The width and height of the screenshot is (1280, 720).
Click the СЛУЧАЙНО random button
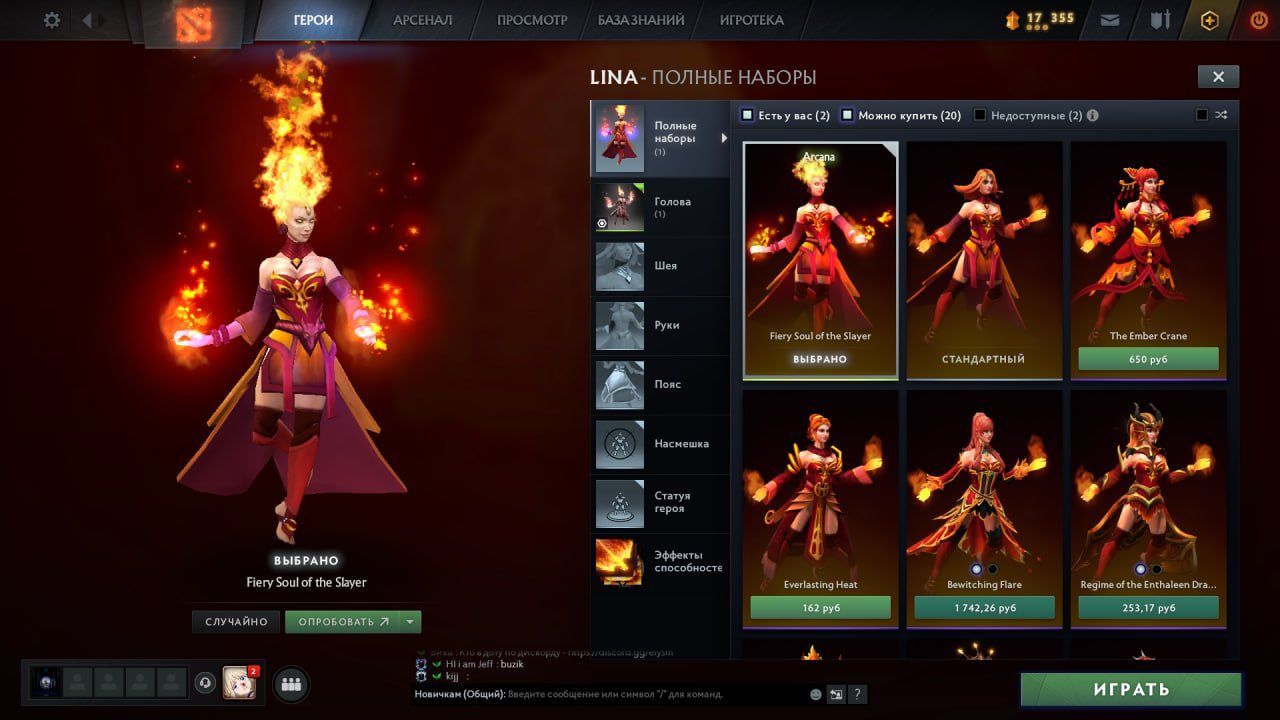click(237, 622)
